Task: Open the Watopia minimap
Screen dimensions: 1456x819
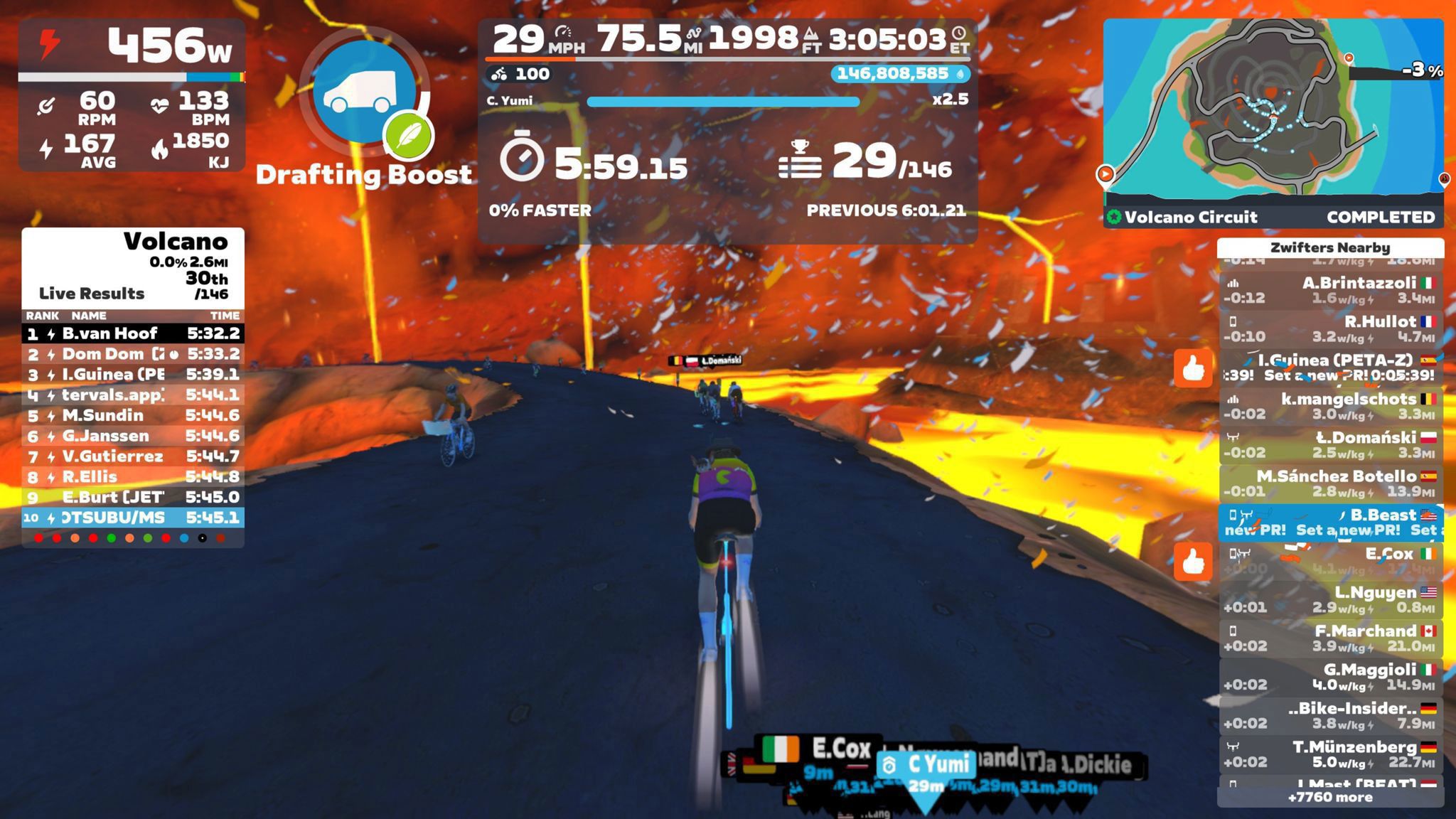Action: (x=1273, y=107)
